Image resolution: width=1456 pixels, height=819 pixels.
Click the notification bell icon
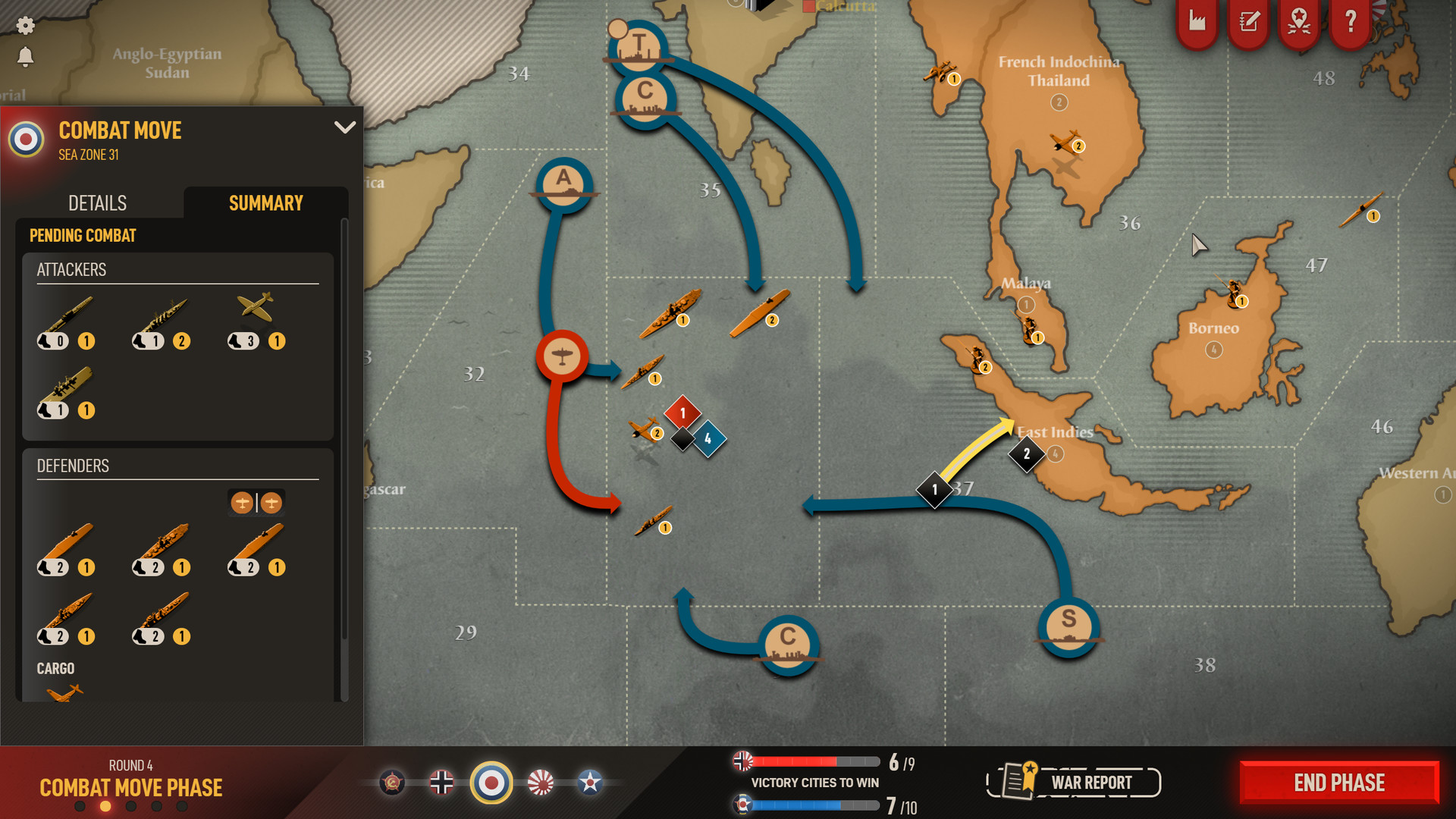pos(27,58)
